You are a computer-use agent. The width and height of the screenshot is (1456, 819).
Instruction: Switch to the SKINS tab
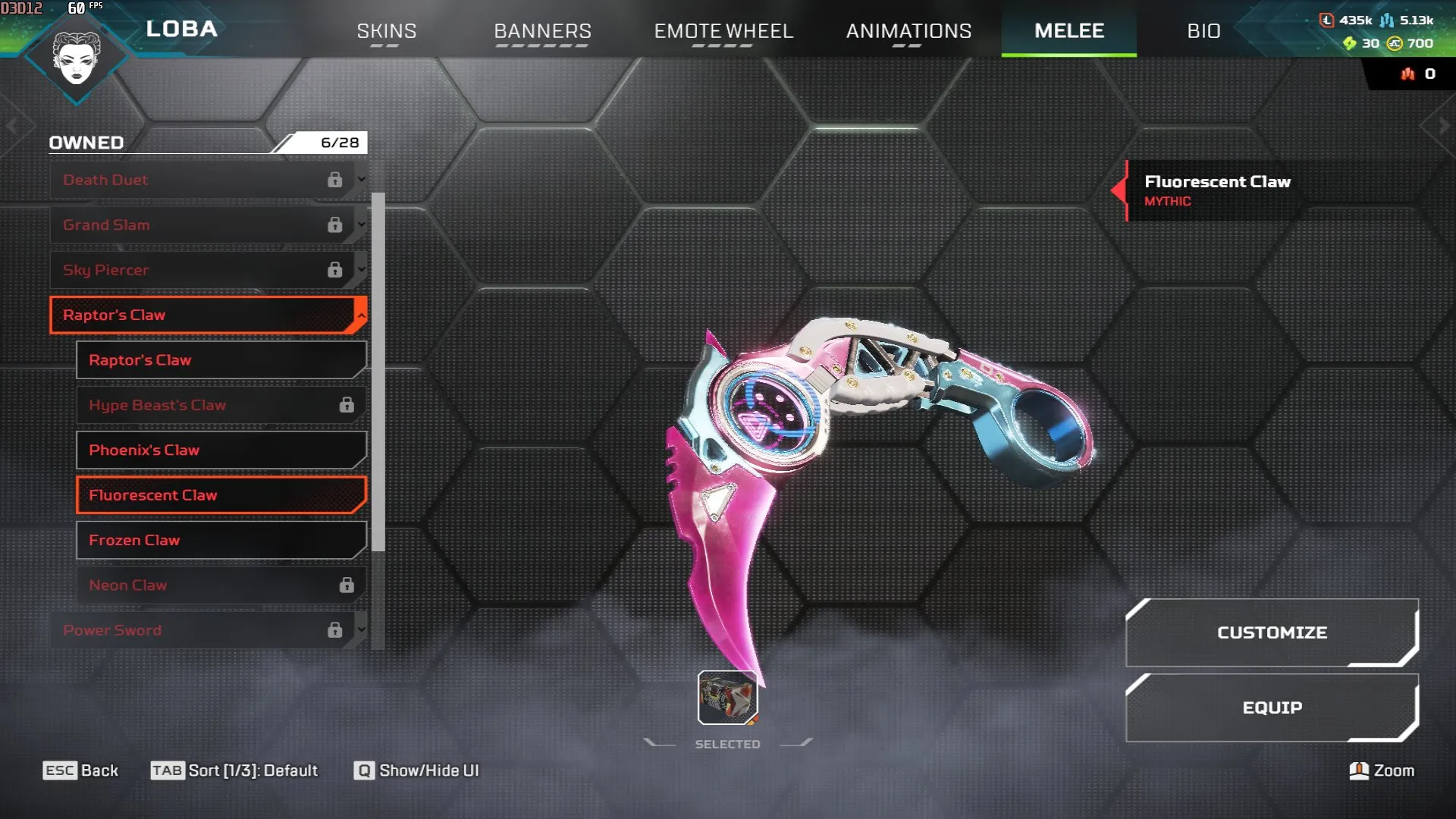[x=386, y=32]
